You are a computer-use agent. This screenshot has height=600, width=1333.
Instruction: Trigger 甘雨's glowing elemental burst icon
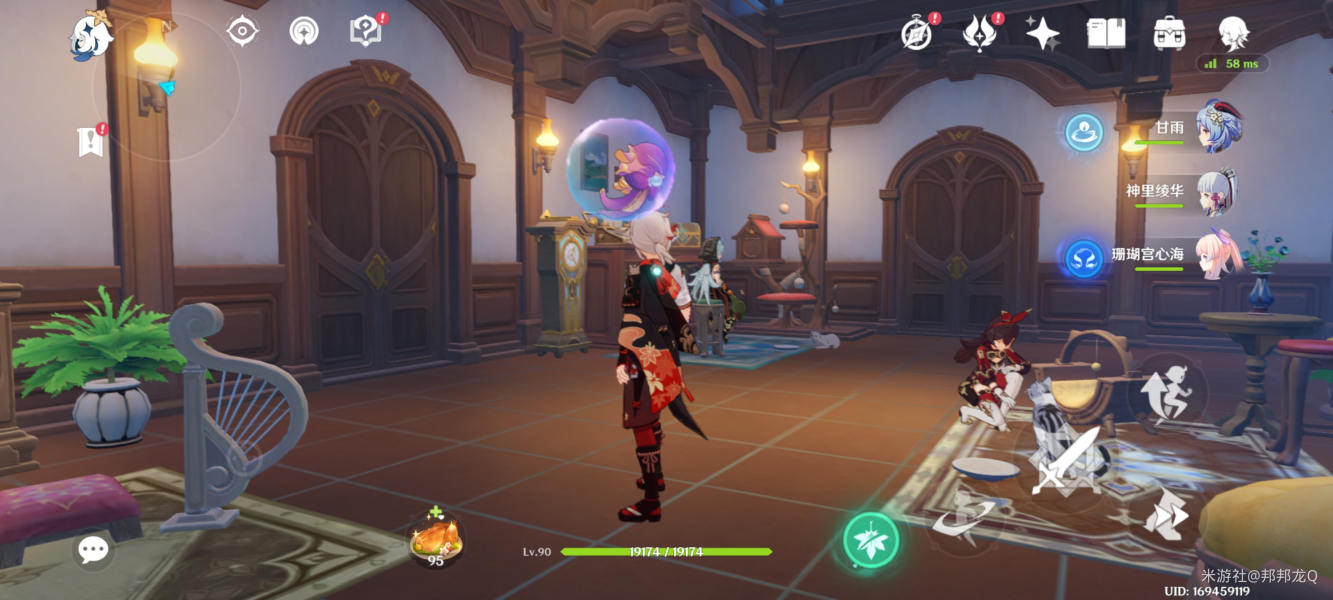[x=1084, y=132]
